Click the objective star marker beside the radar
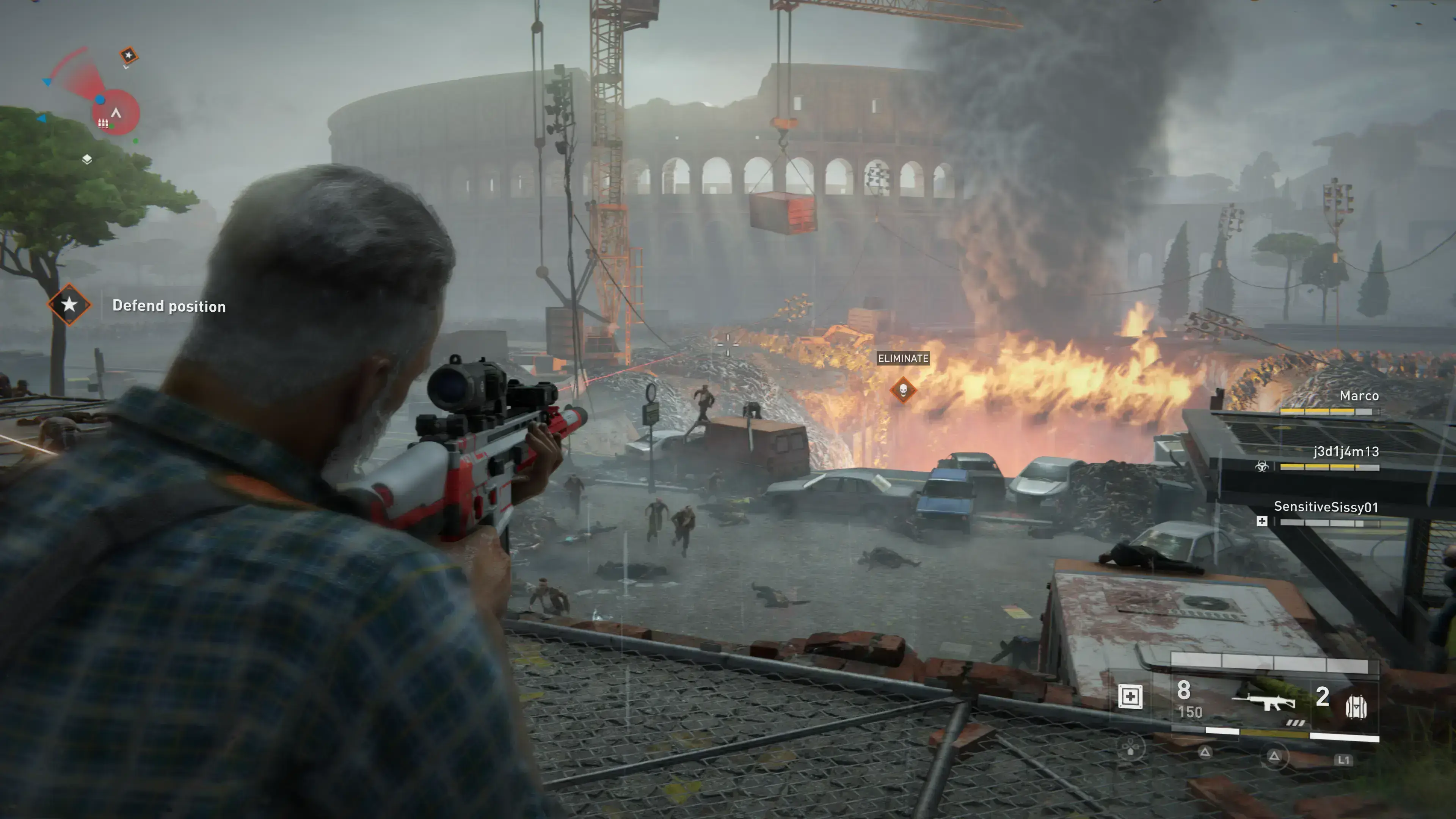Screen dimensions: 1456x819 click(129, 55)
